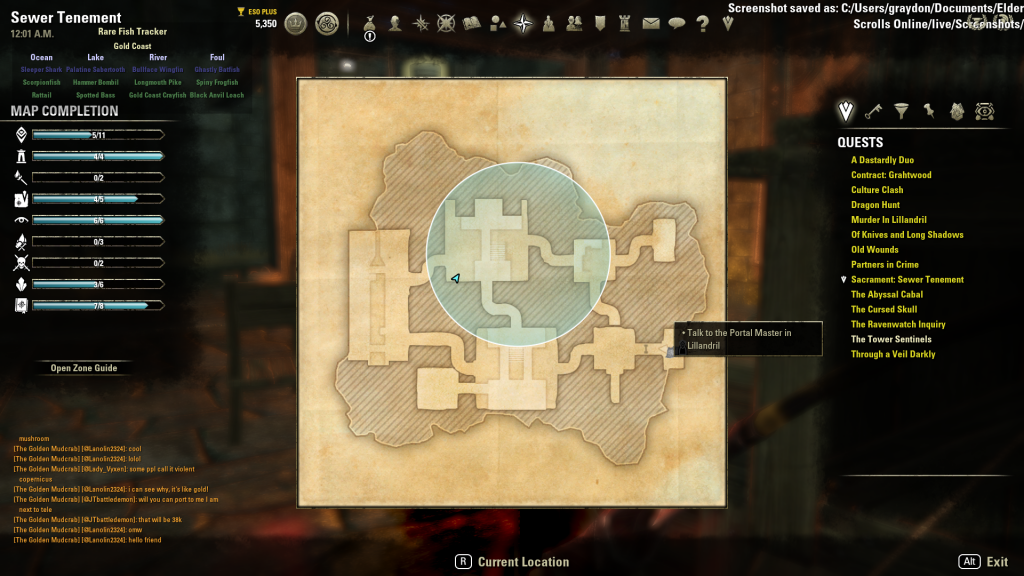Open the character silhouette menu
The width and height of the screenshot is (1024, 576).
[x=395, y=23]
